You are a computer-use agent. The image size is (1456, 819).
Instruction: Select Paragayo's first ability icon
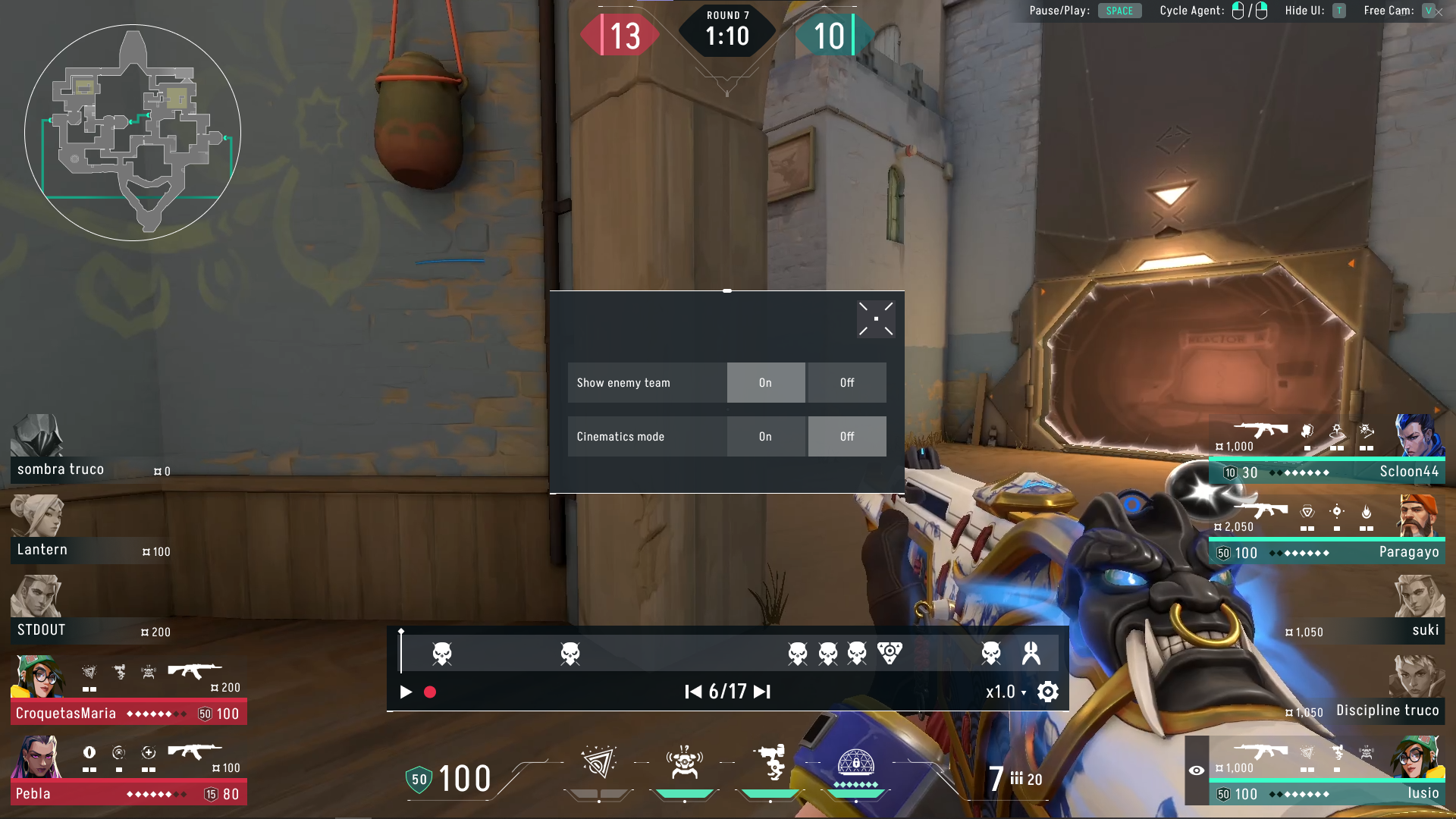1306,513
